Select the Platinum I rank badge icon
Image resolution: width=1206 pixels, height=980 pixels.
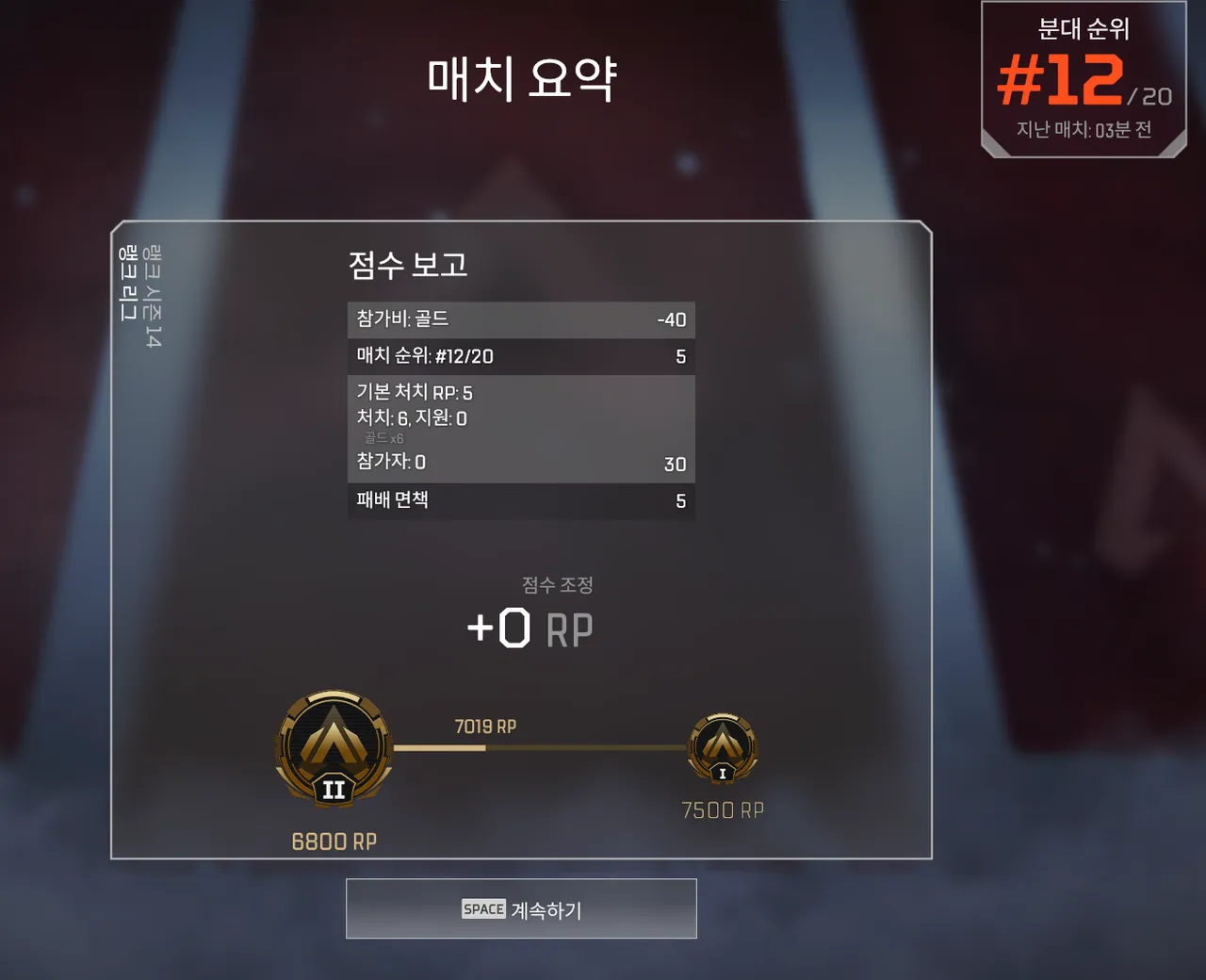[722, 744]
